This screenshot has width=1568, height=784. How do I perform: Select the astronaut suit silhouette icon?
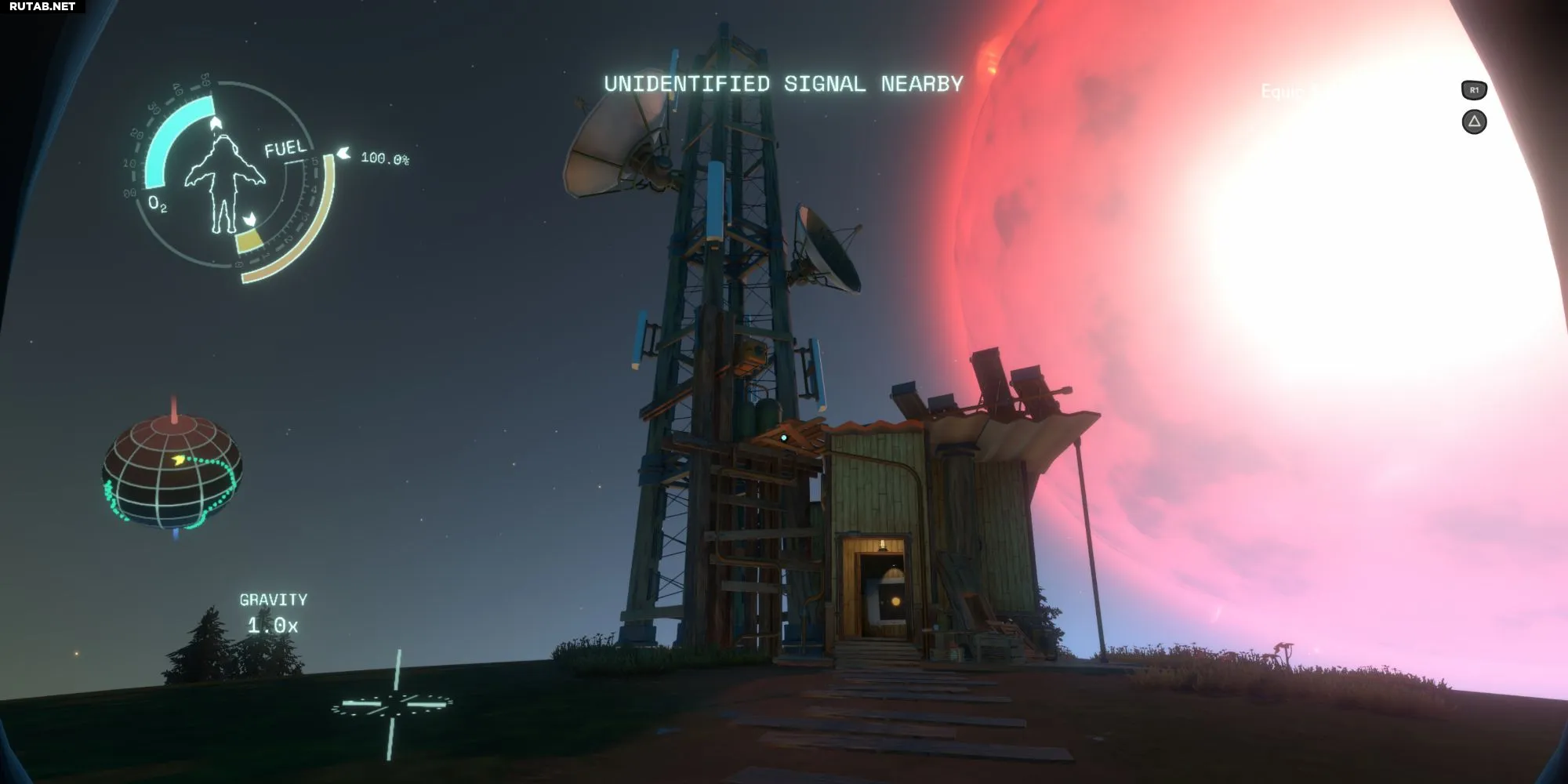pos(224,183)
